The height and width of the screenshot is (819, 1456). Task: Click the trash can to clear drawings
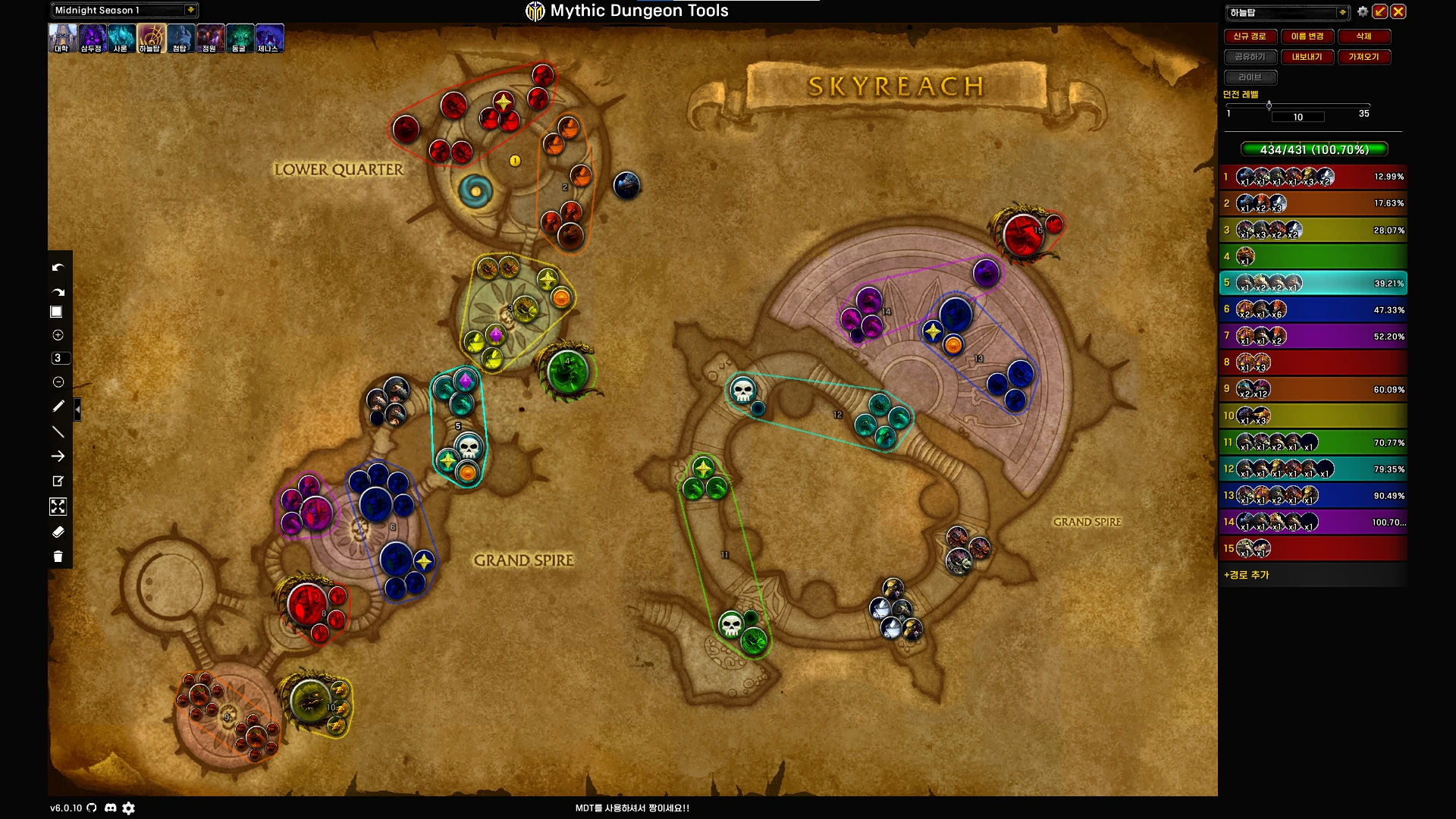click(x=58, y=557)
